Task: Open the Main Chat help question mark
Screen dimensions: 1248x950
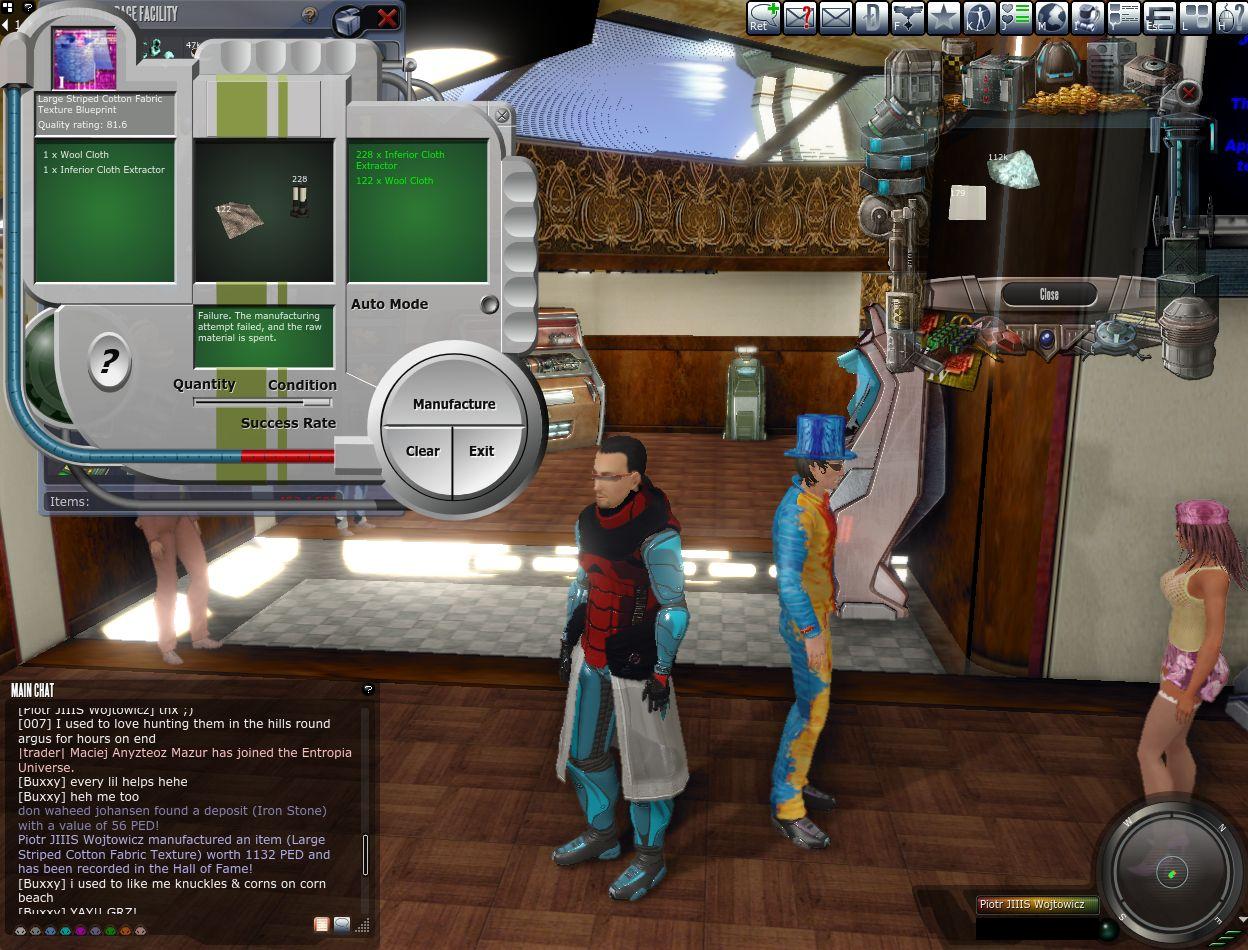Action: [368, 689]
